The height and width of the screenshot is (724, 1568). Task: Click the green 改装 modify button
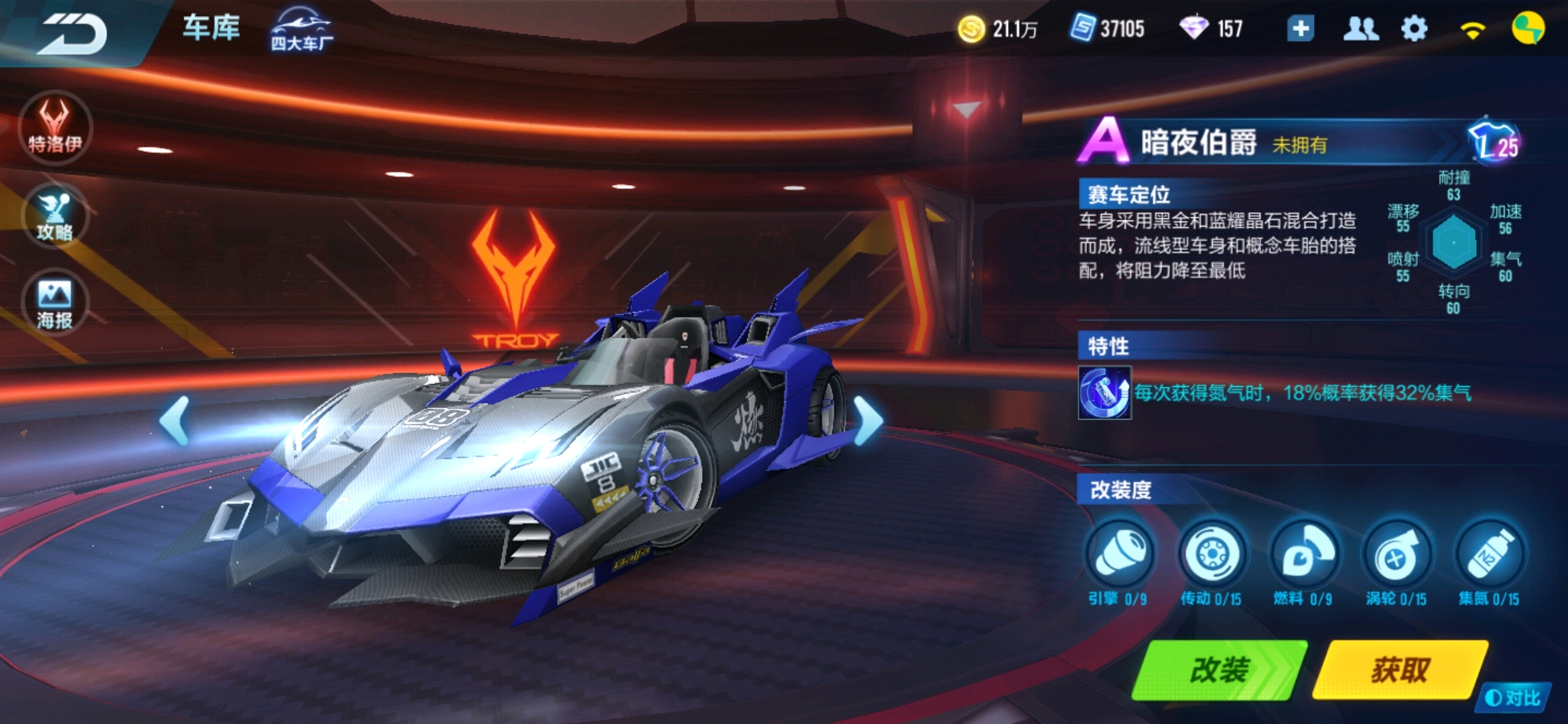pyautogui.click(x=1220, y=670)
